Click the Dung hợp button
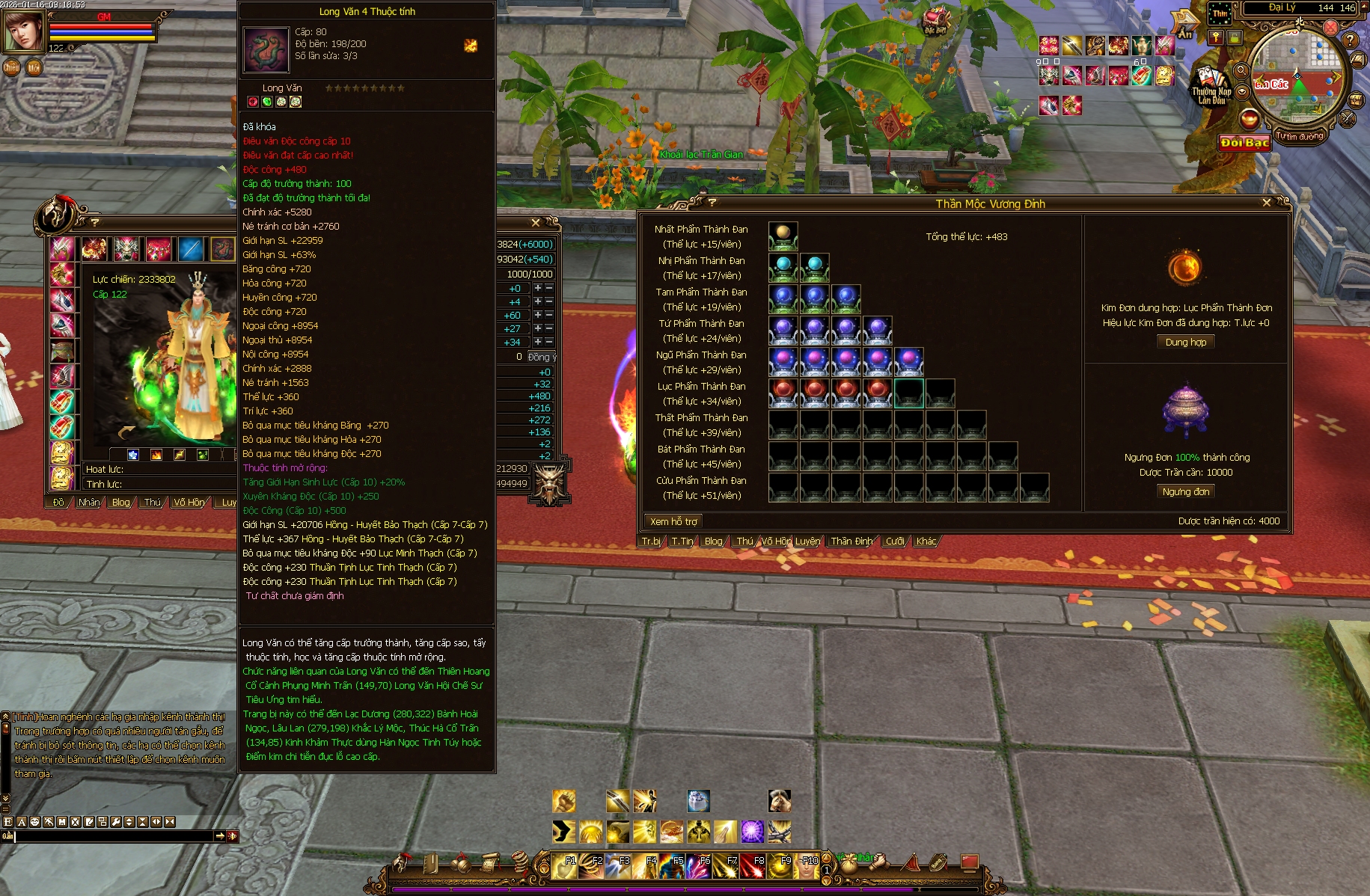Image resolution: width=1370 pixels, height=896 pixels. pyautogui.click(x=1186, y=342)
